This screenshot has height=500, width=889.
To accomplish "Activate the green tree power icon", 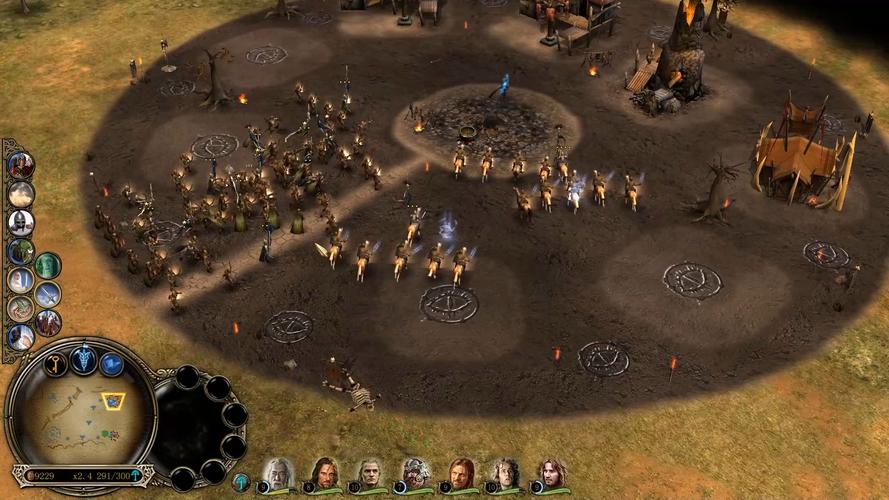I will (21, 251).
